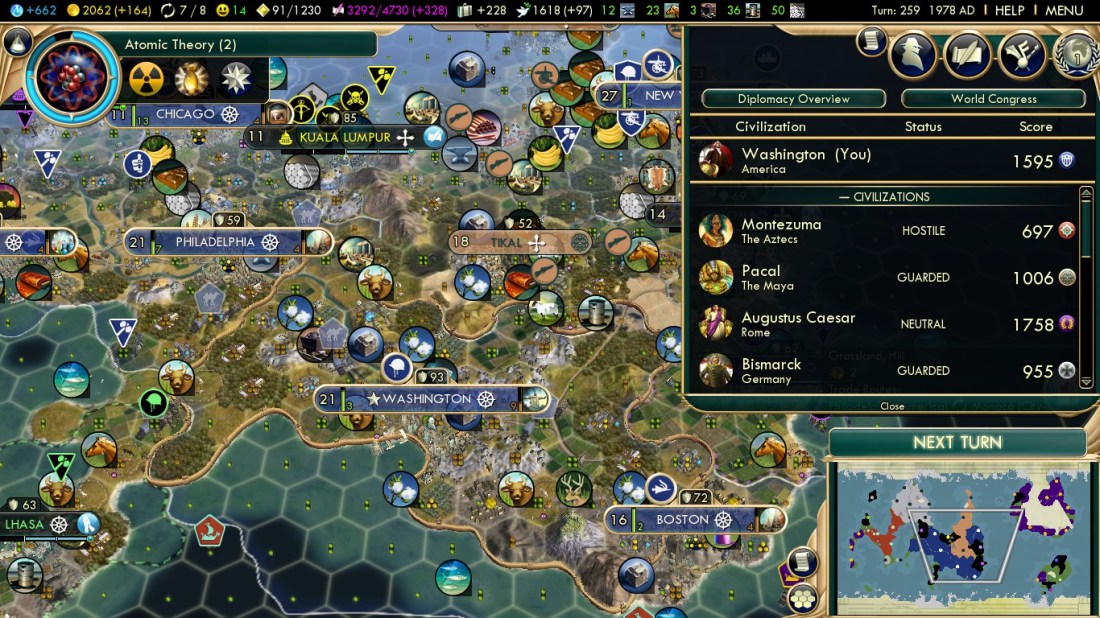Open the game MENU

click(1064, 10)
